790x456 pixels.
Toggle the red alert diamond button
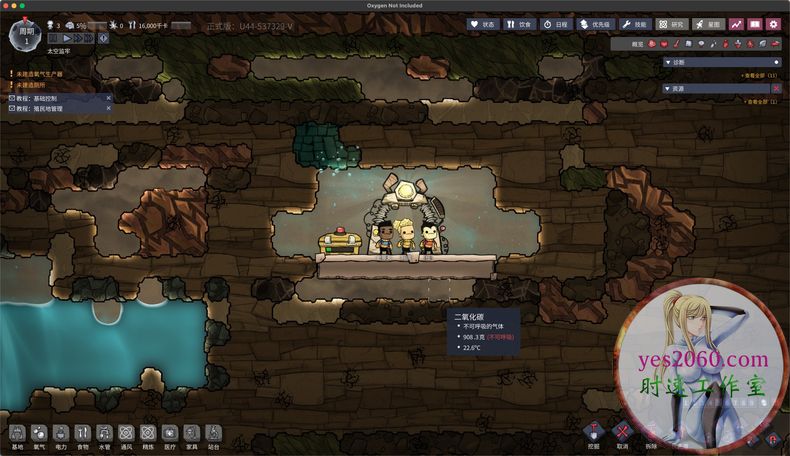pyautogui.click(x=104, y=38)
